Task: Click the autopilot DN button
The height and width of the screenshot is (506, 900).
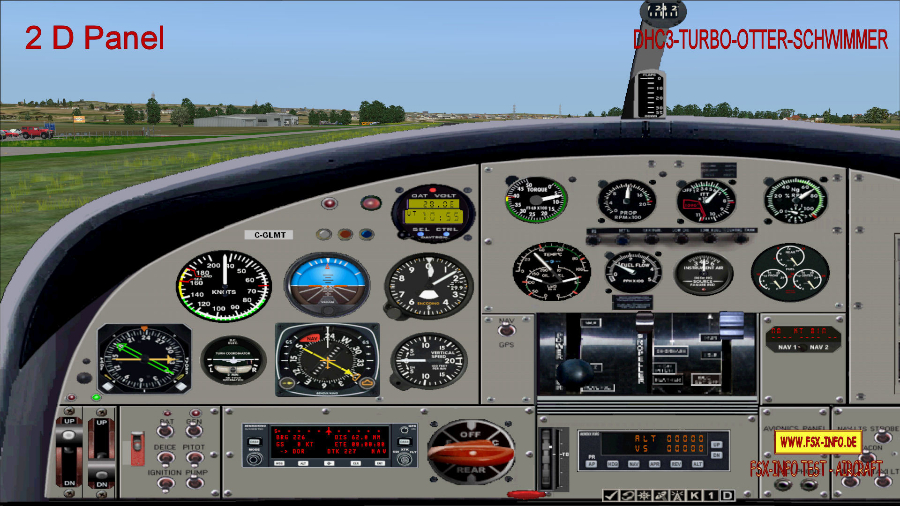Action: click(716, 453)
